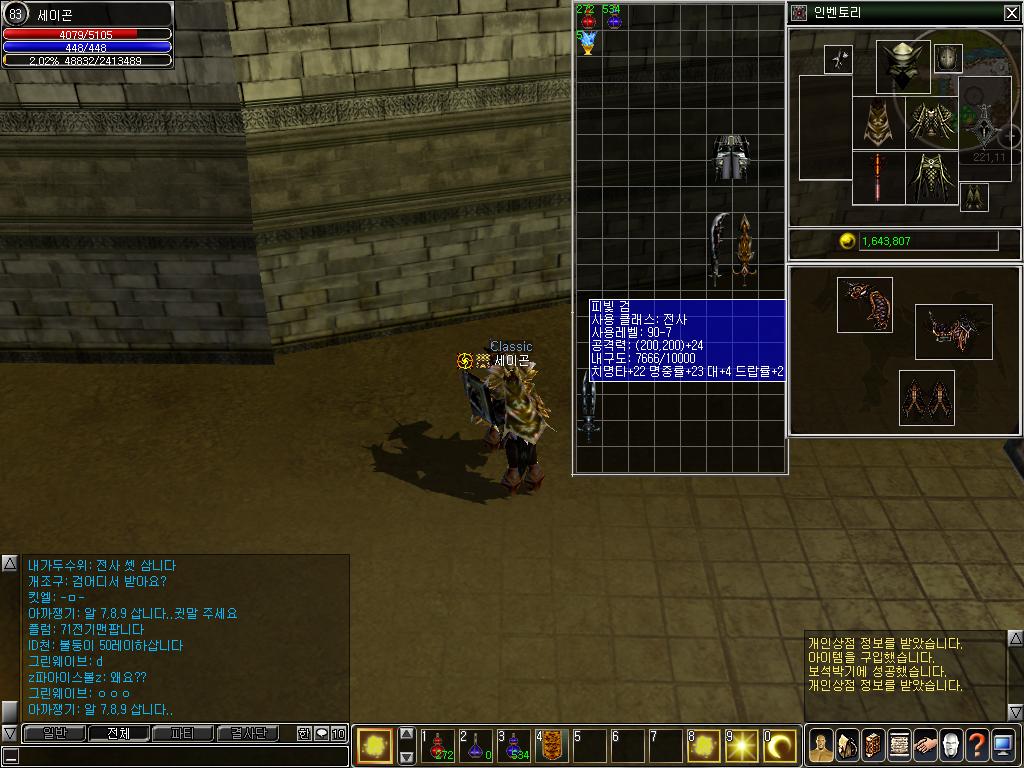1024x768 pixels.
Task: Open the handshake trade menu button
Action: [x=925, y=744]
